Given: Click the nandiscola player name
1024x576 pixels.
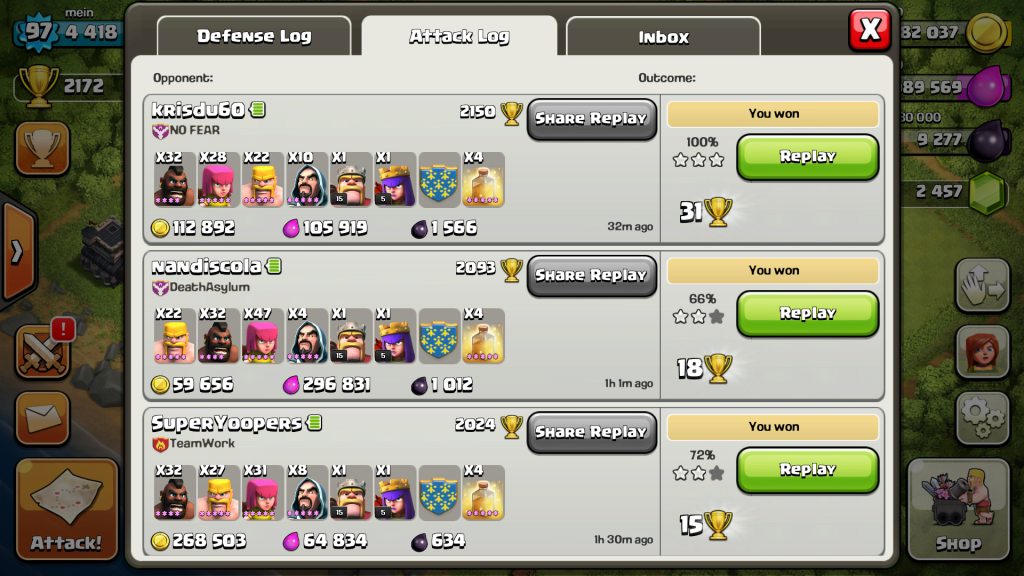Looking at the screenshot, I should (x=207, y=267).
